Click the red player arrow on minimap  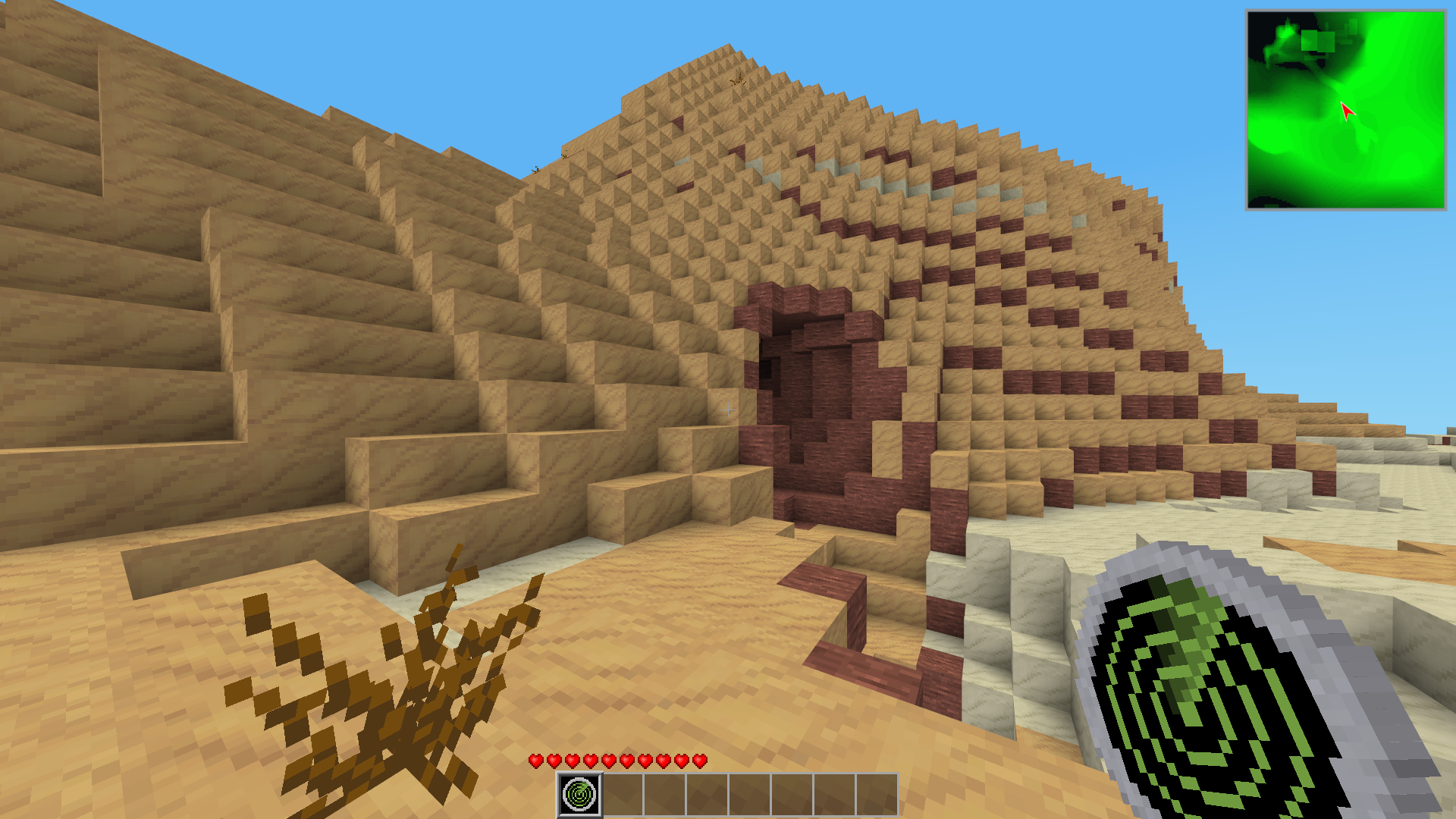click(1347, 111)
